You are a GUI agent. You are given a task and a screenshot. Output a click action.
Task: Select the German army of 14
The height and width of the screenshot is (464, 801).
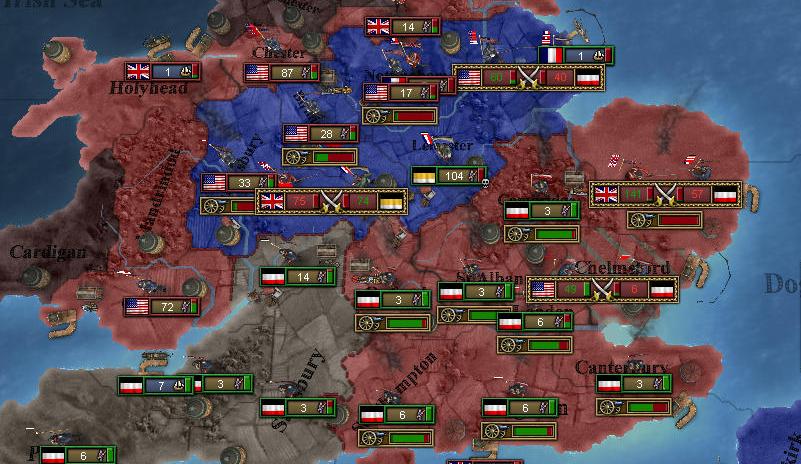[297, 277]
